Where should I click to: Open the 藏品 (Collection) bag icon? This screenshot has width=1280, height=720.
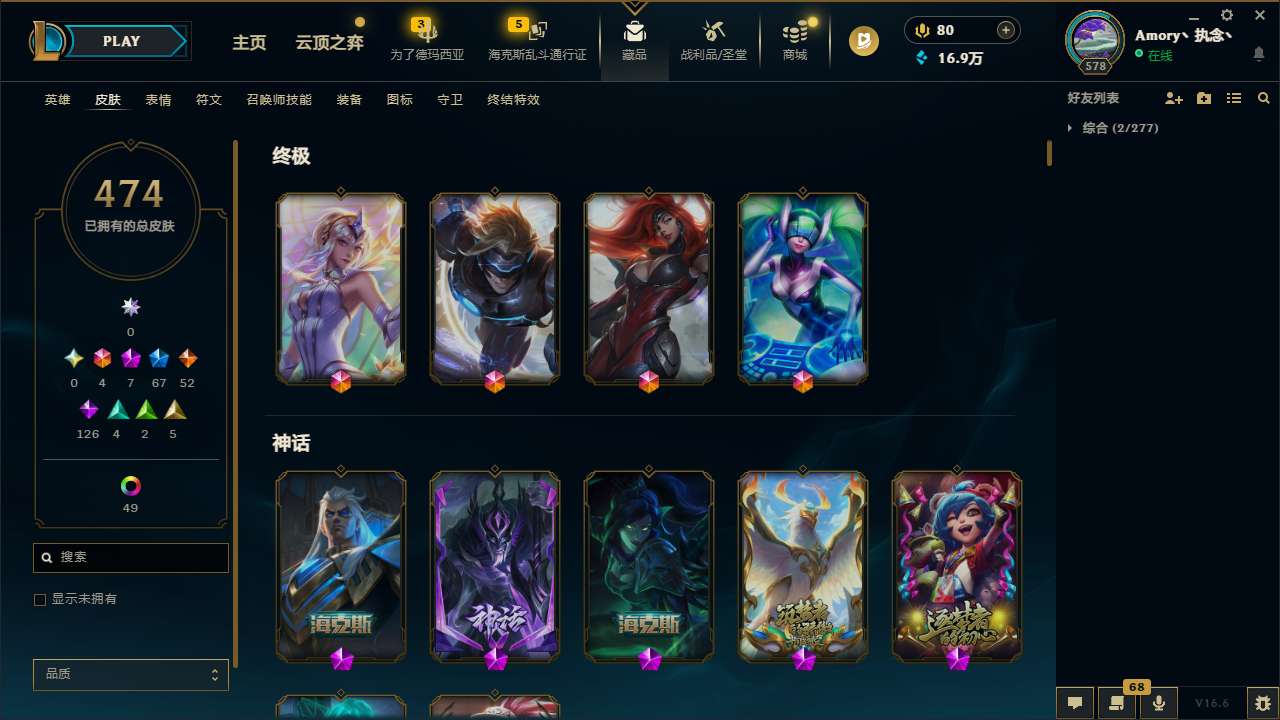coord(634,33)
